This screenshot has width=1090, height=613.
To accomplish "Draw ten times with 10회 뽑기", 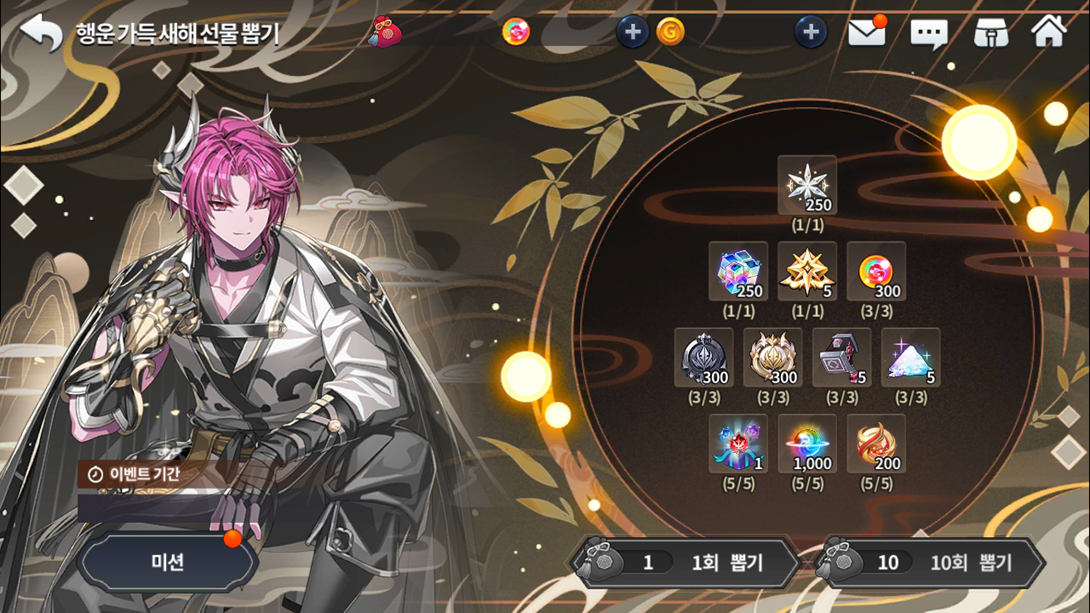I will [x=930, y=563].
